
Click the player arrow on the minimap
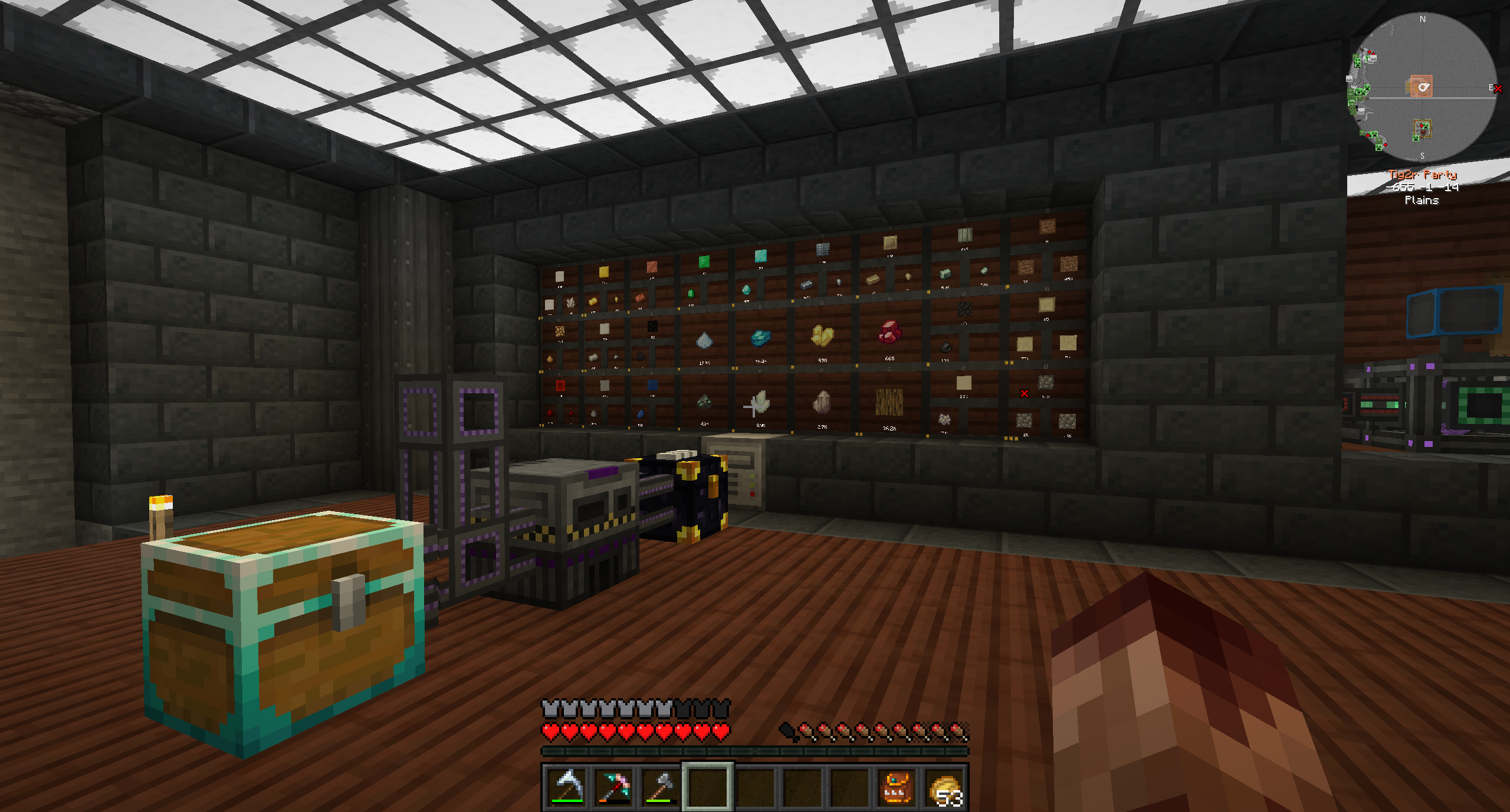click(1423, 87)
